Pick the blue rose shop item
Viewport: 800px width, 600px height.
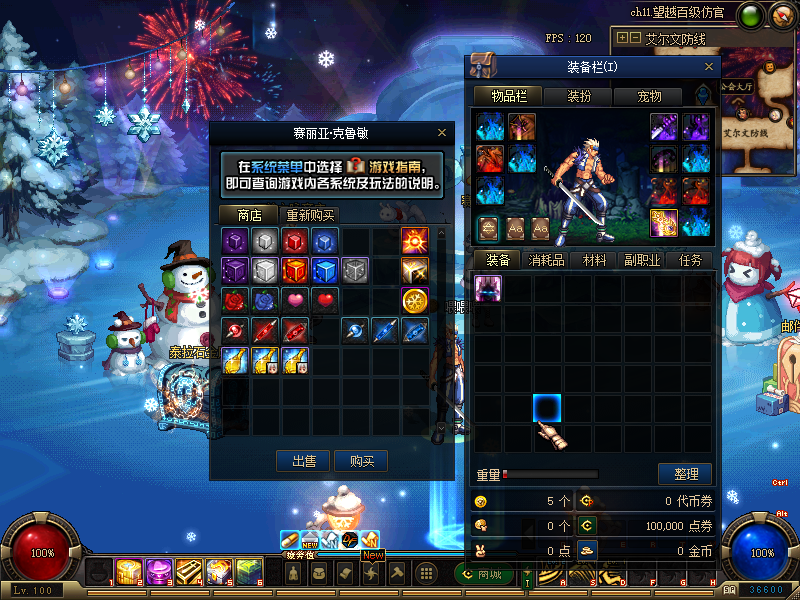(x=265, y=300)
